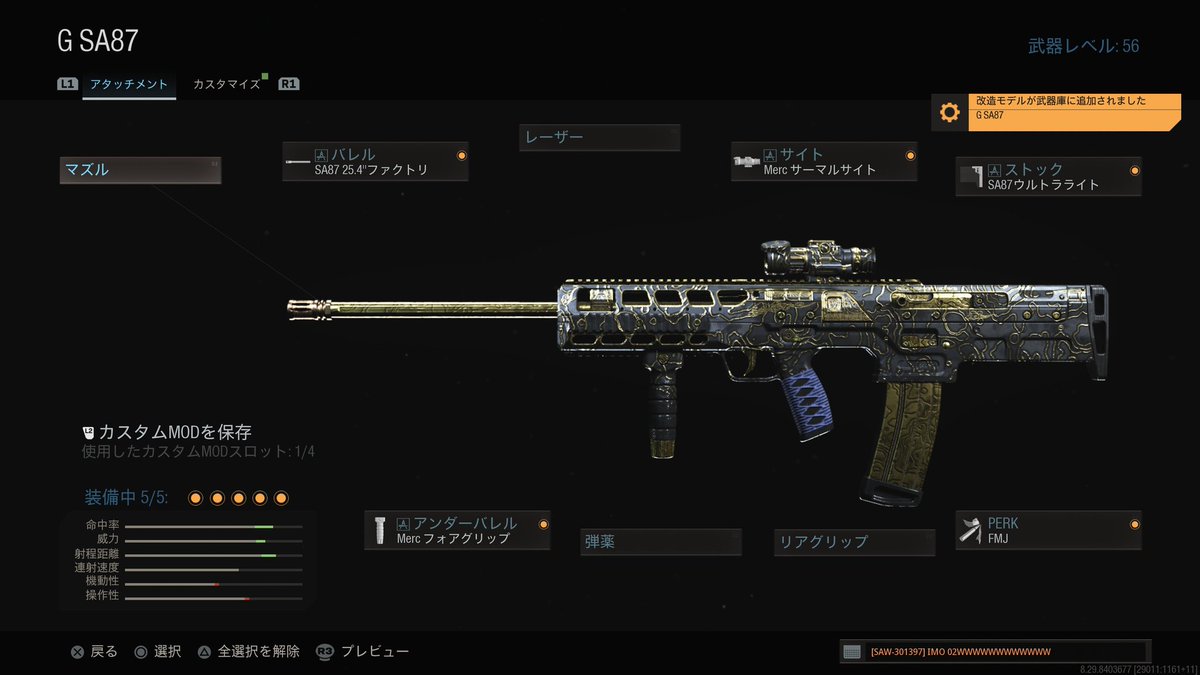
Task: Select the マズル attachment slot
Action: (140, 170)
